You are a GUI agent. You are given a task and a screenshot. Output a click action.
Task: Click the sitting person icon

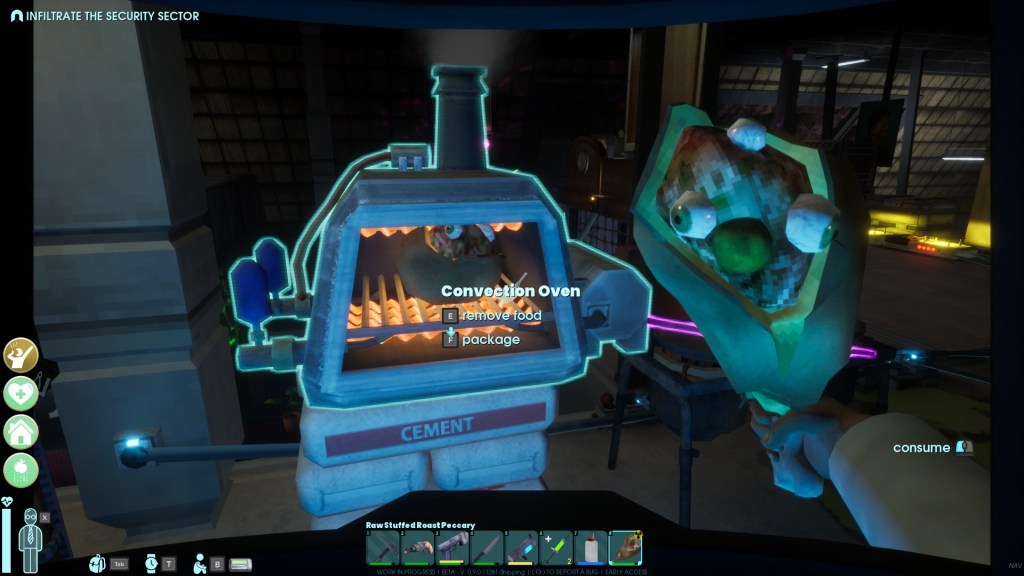point(200,563)
